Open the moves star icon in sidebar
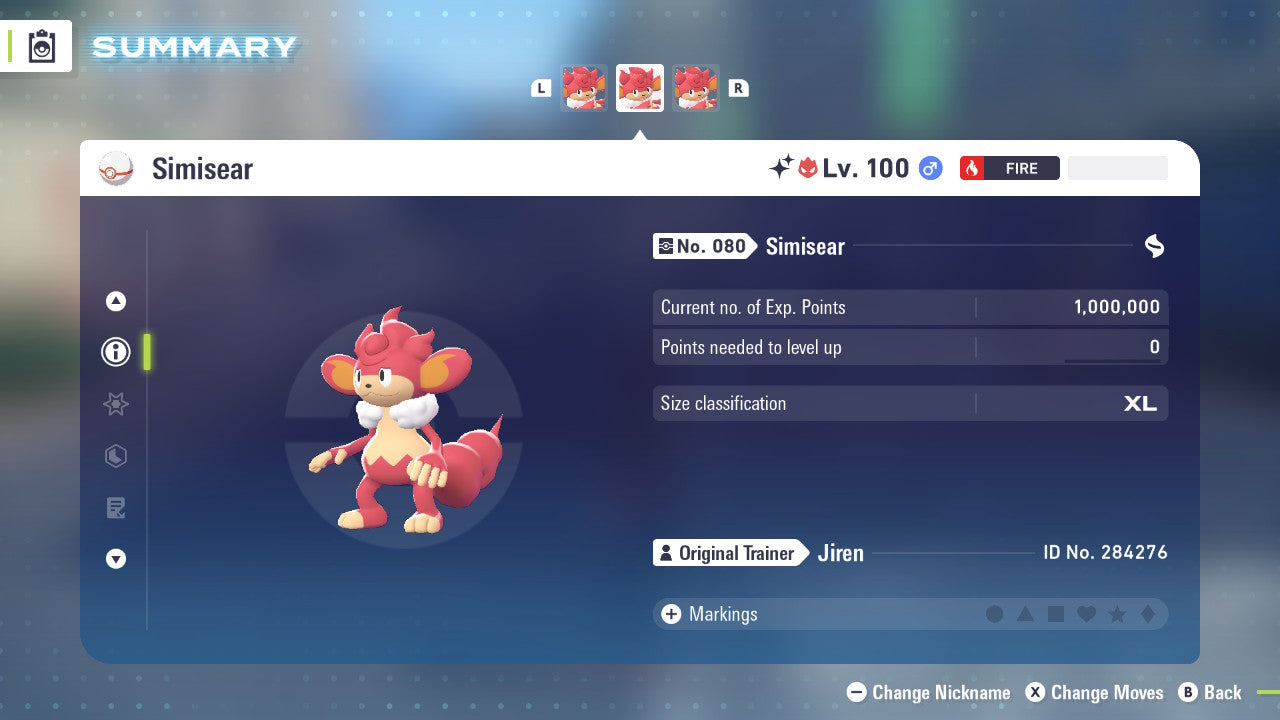Viewport: 1280px width, 720px height. (115, 404)
